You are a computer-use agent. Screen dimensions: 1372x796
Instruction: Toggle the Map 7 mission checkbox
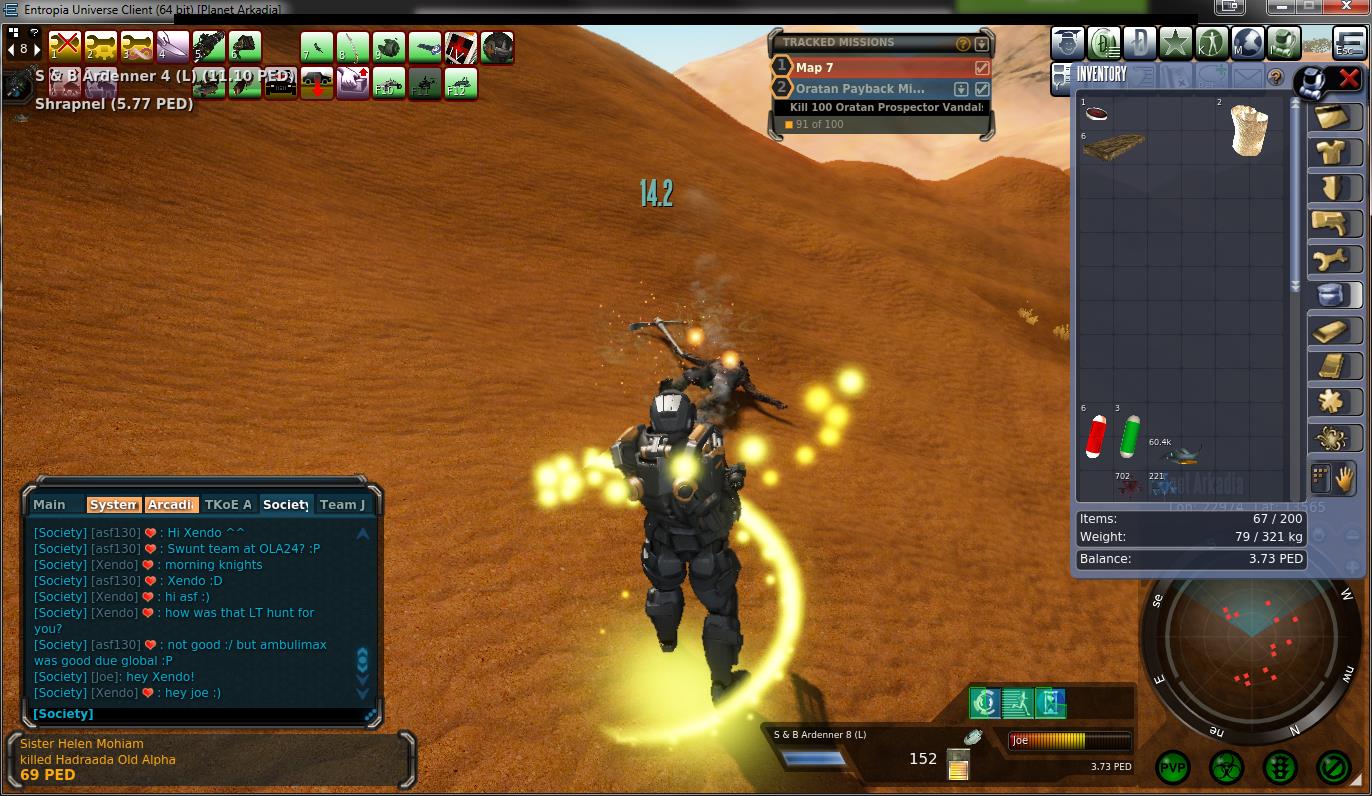coord(982,68)
